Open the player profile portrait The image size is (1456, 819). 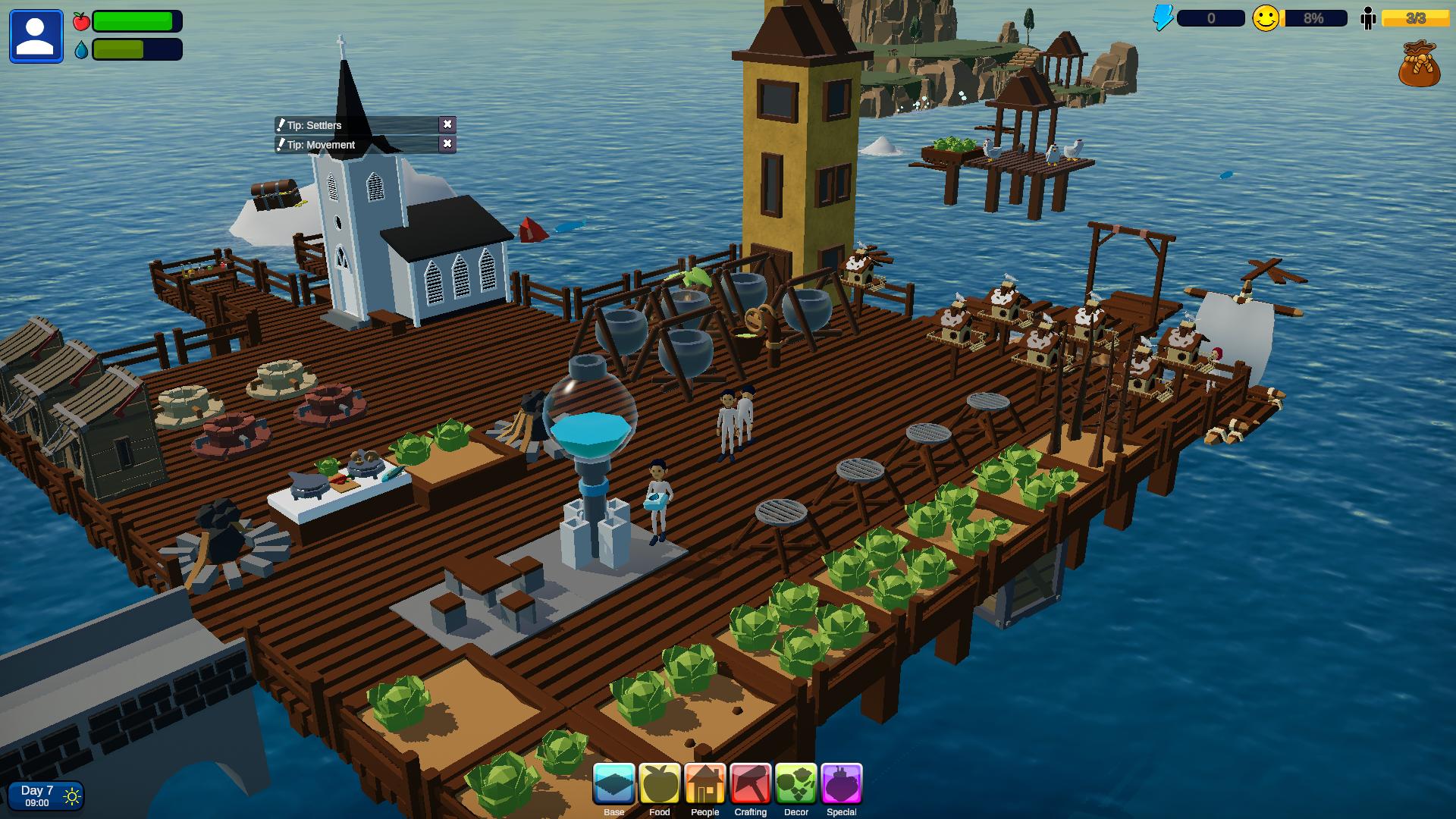coord(36,36)
